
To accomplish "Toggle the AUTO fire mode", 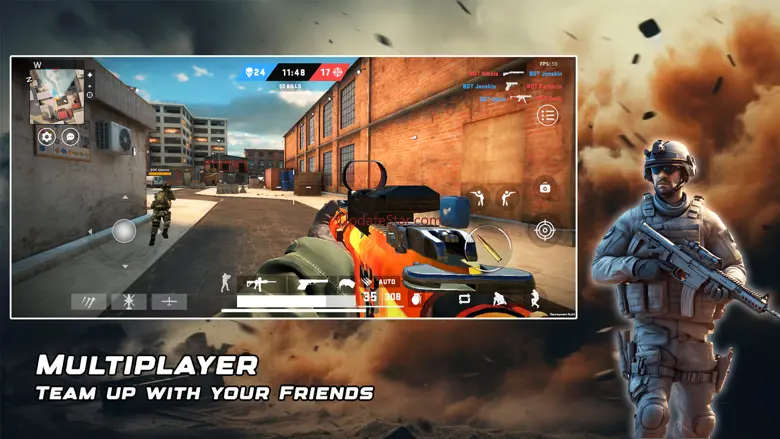I will click(x=388, y=282).
